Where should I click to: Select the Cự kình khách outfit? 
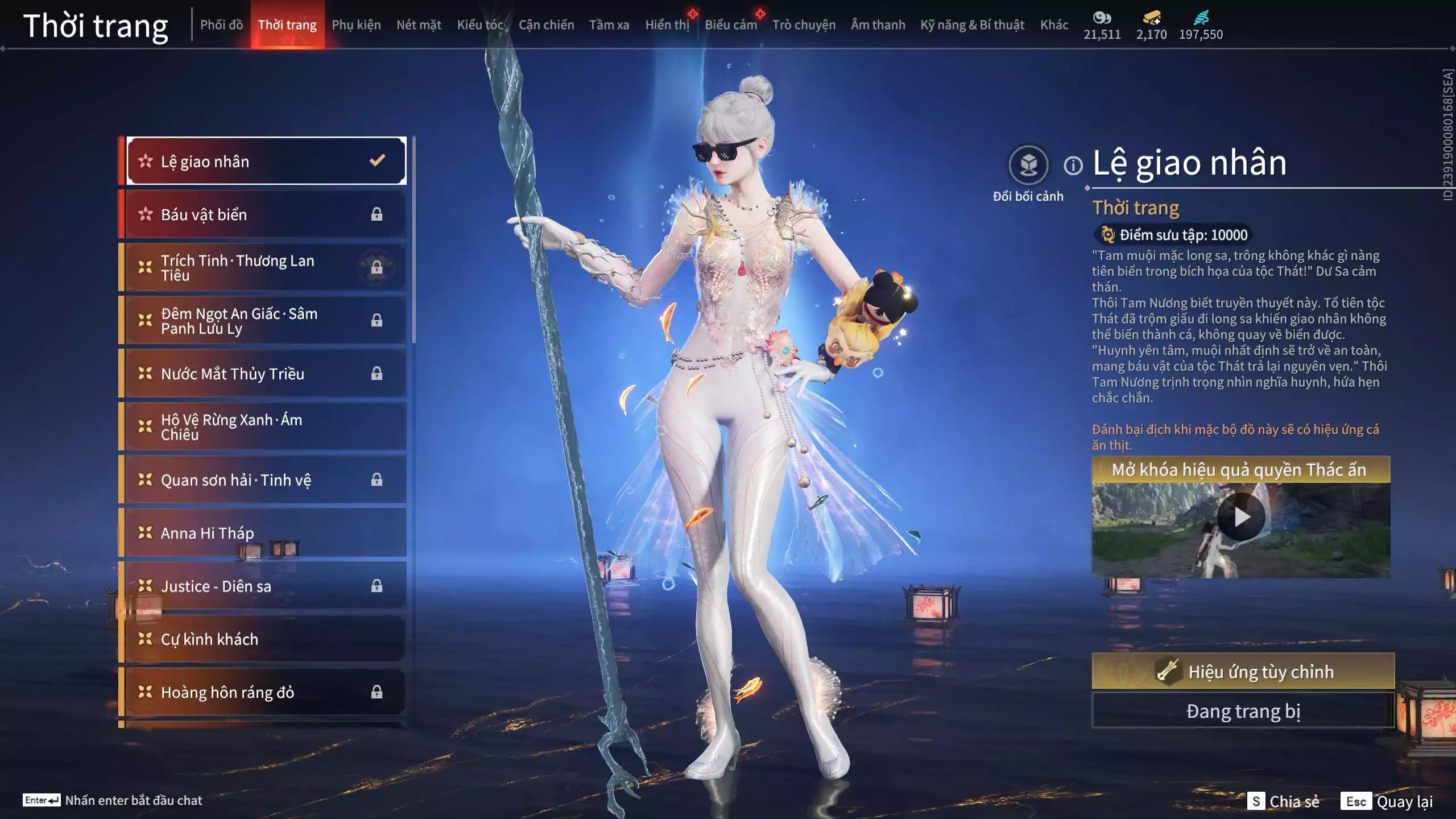[x=265, y=639]
